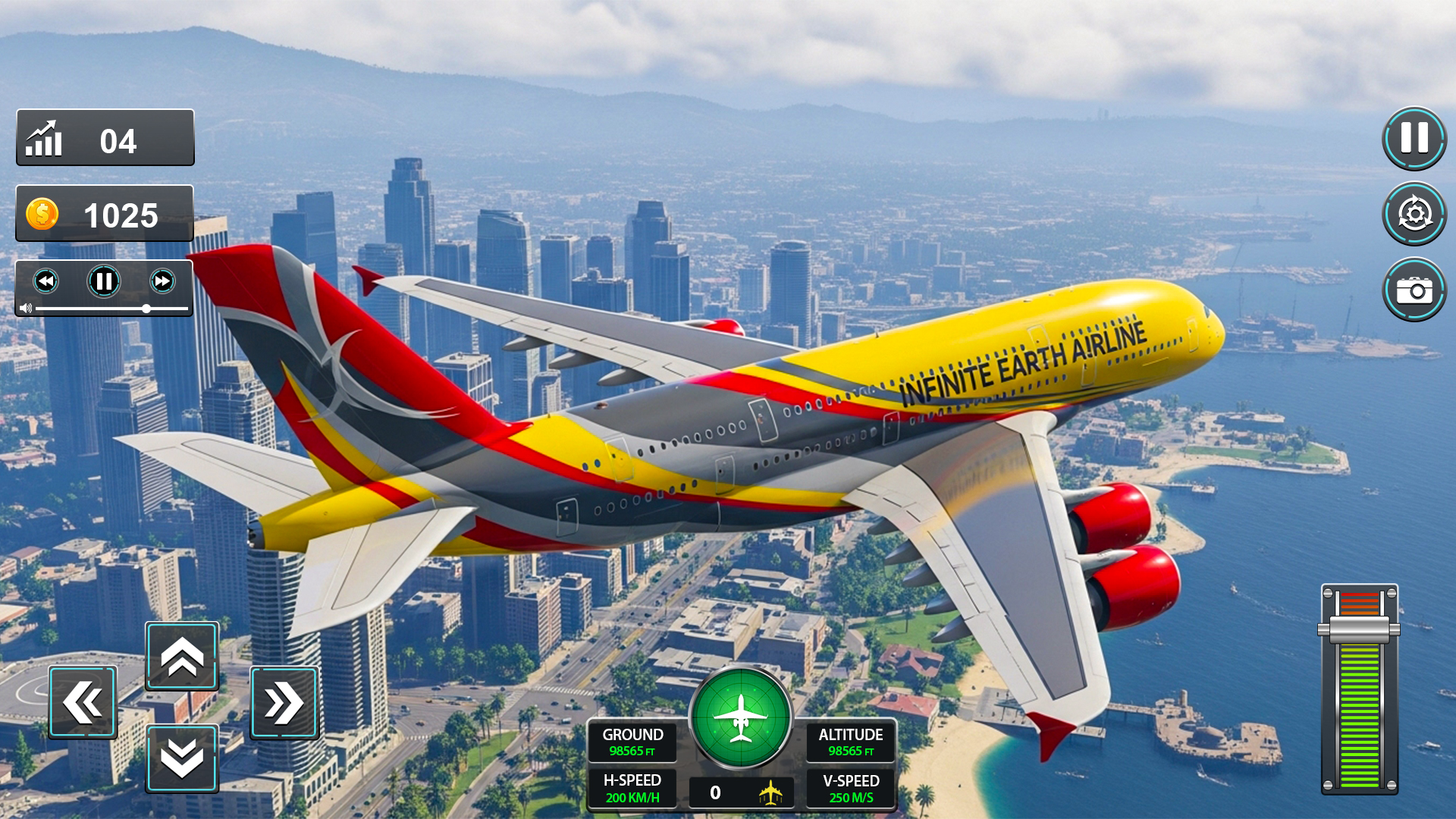Rewind to the previous music track
This screenshot has height=819, width=1456.
tap(47, 281)
